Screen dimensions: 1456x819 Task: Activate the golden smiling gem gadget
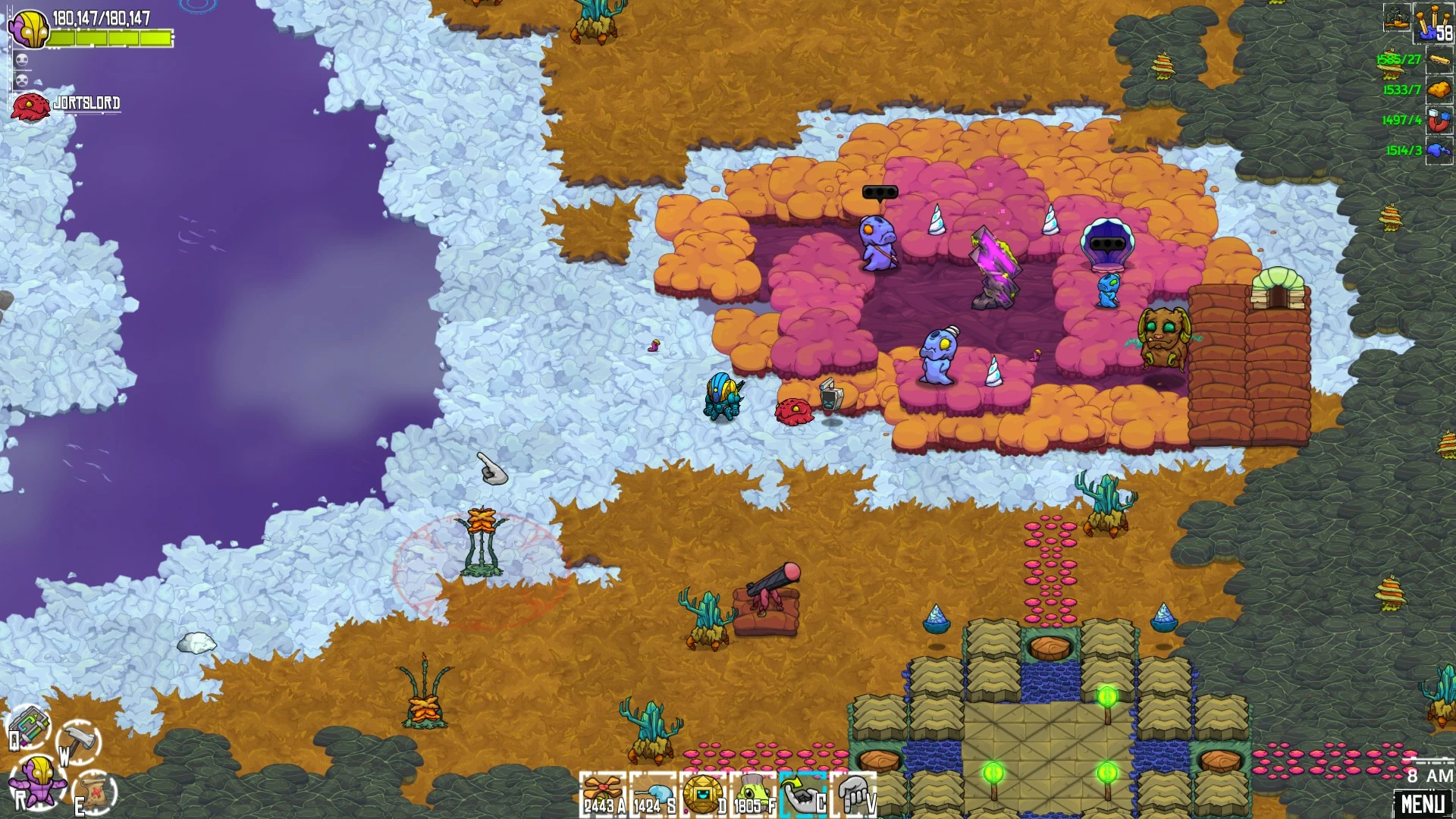(x=704, y=794)
